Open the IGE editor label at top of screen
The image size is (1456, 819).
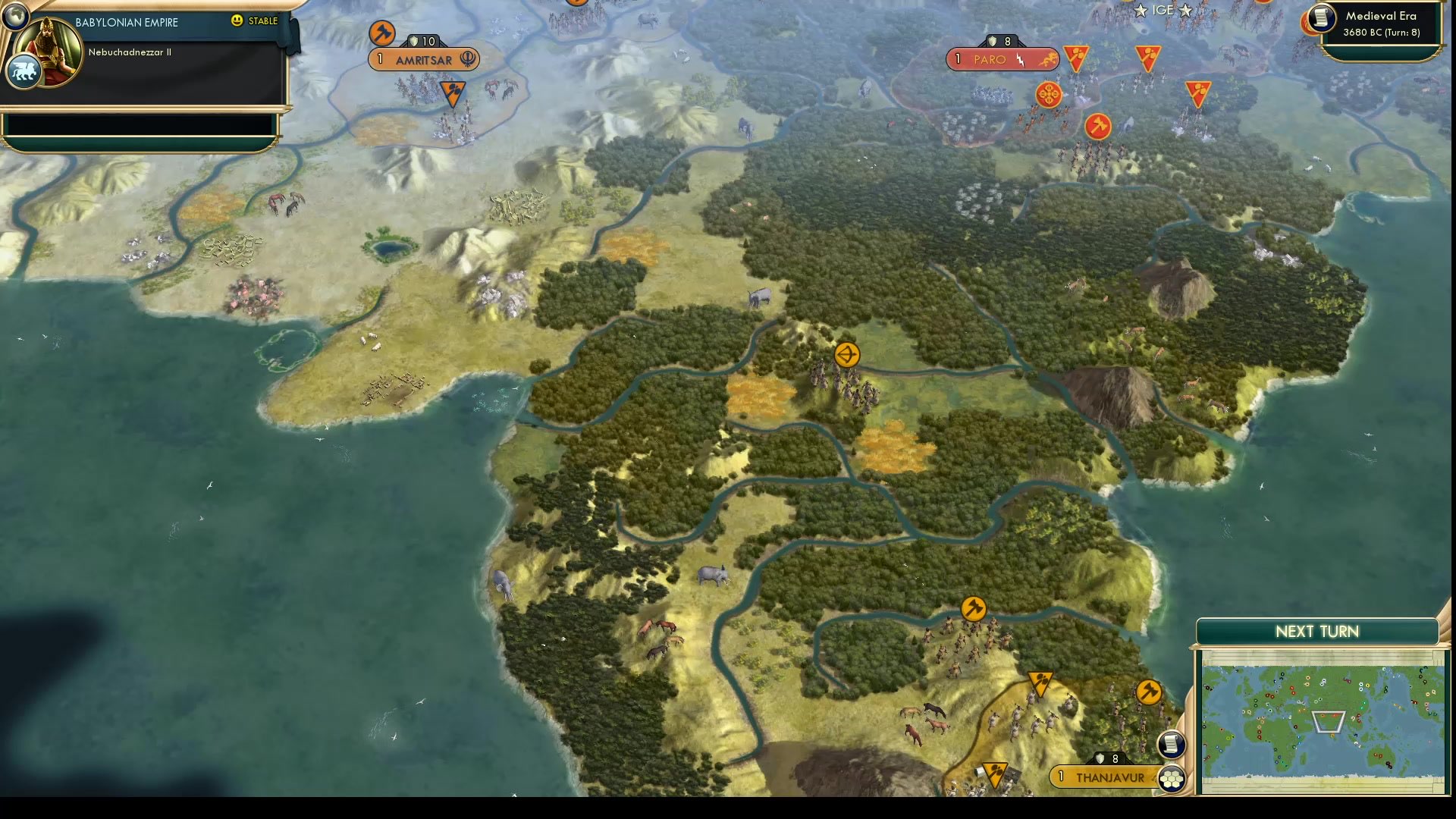(1163, 11)
